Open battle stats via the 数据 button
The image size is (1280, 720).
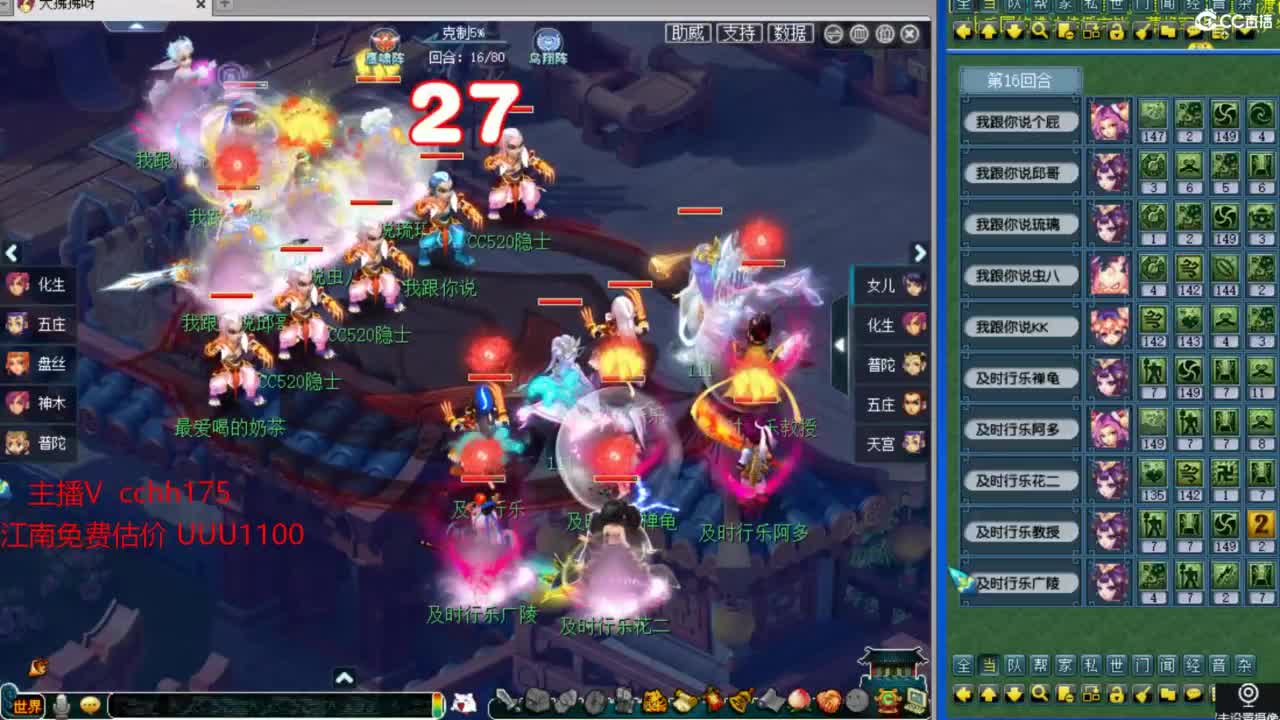(789, 33)
